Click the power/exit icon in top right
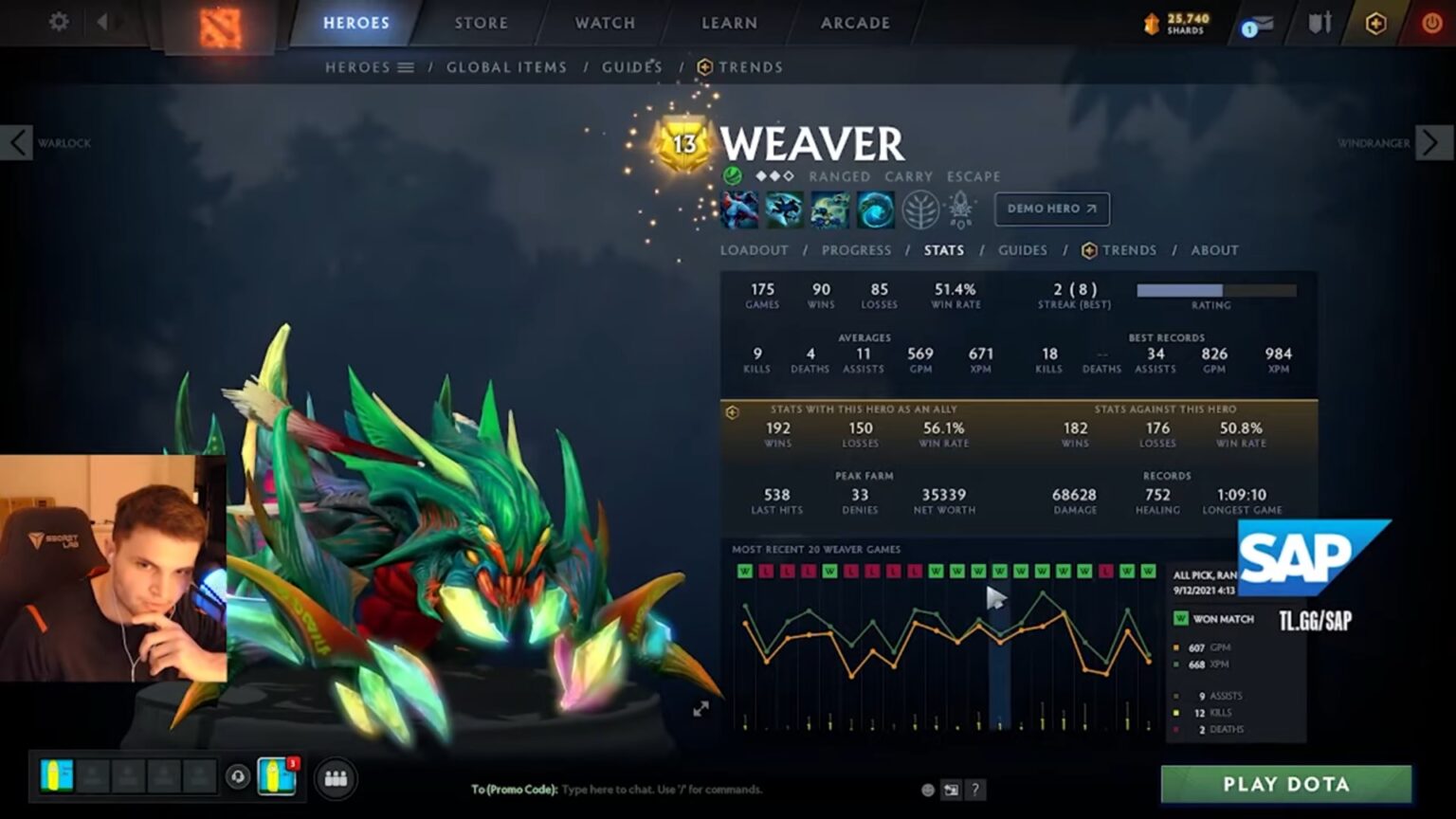The width and height of the screenshot is (1456, 819). pos(1431,22)
